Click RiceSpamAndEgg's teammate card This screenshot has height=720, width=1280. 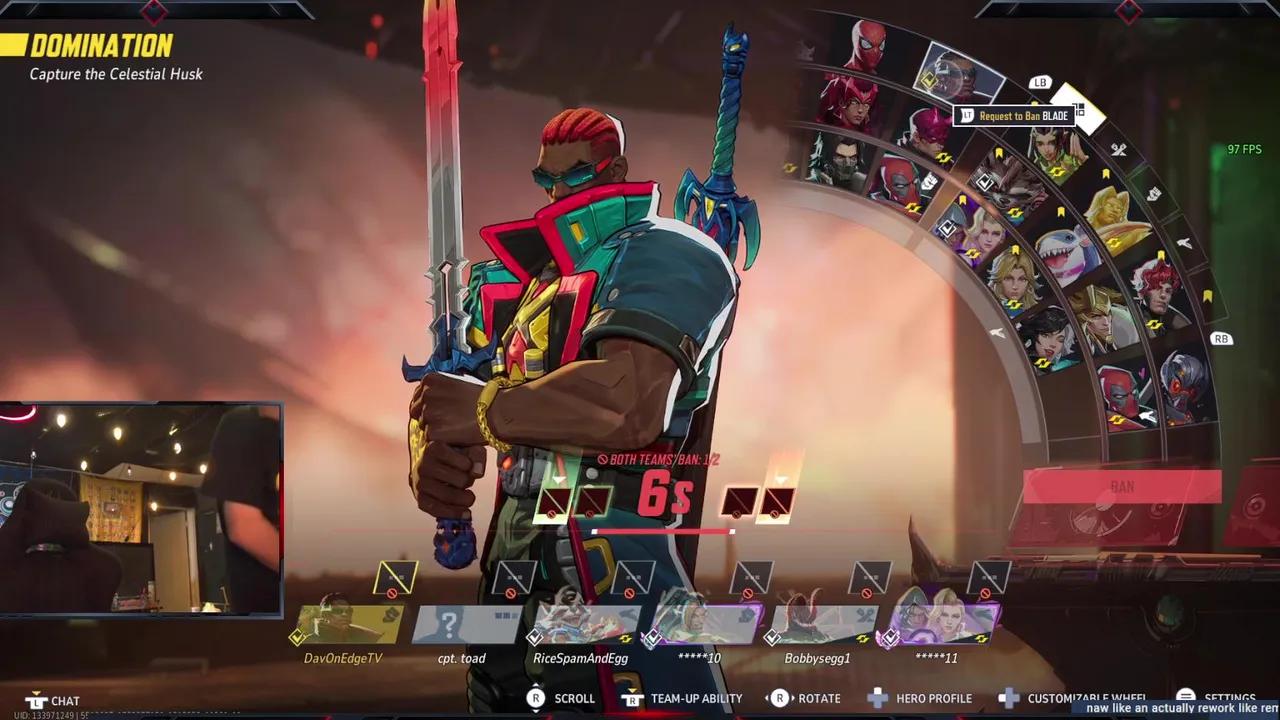click(x=582, y=623)
